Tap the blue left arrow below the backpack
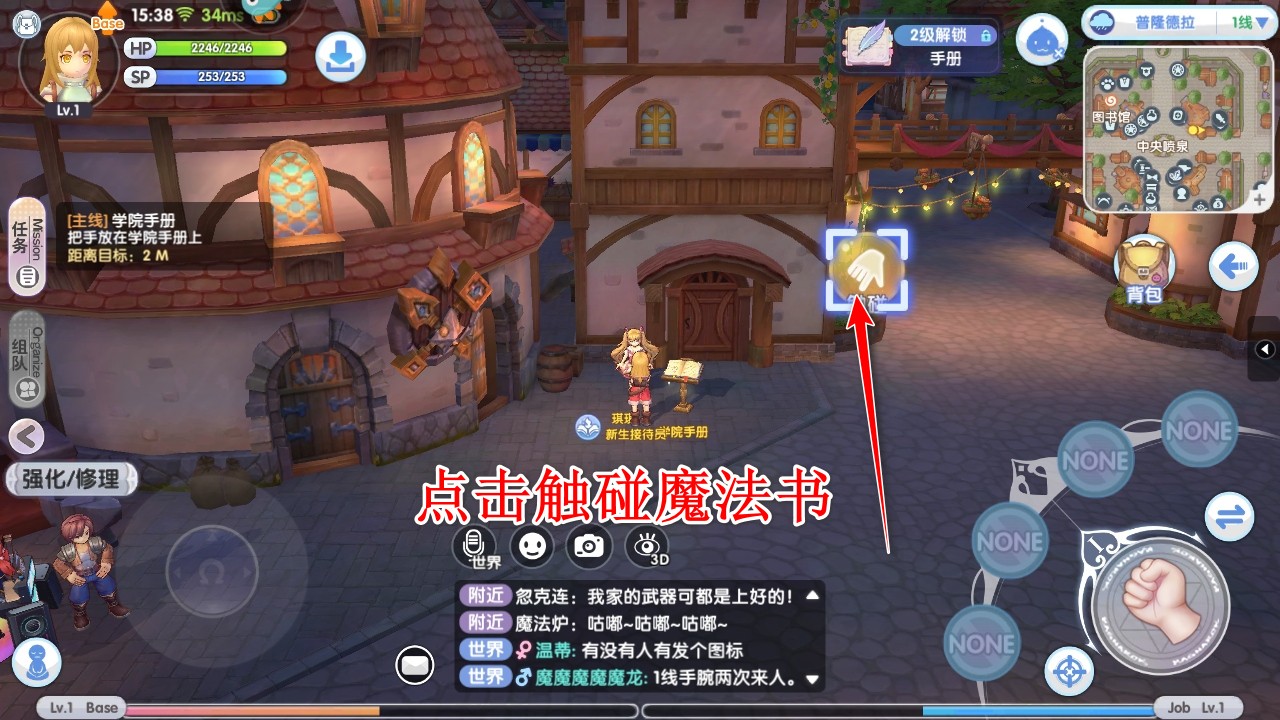This screenshot has height=720, width=1280. (1232, 266)
